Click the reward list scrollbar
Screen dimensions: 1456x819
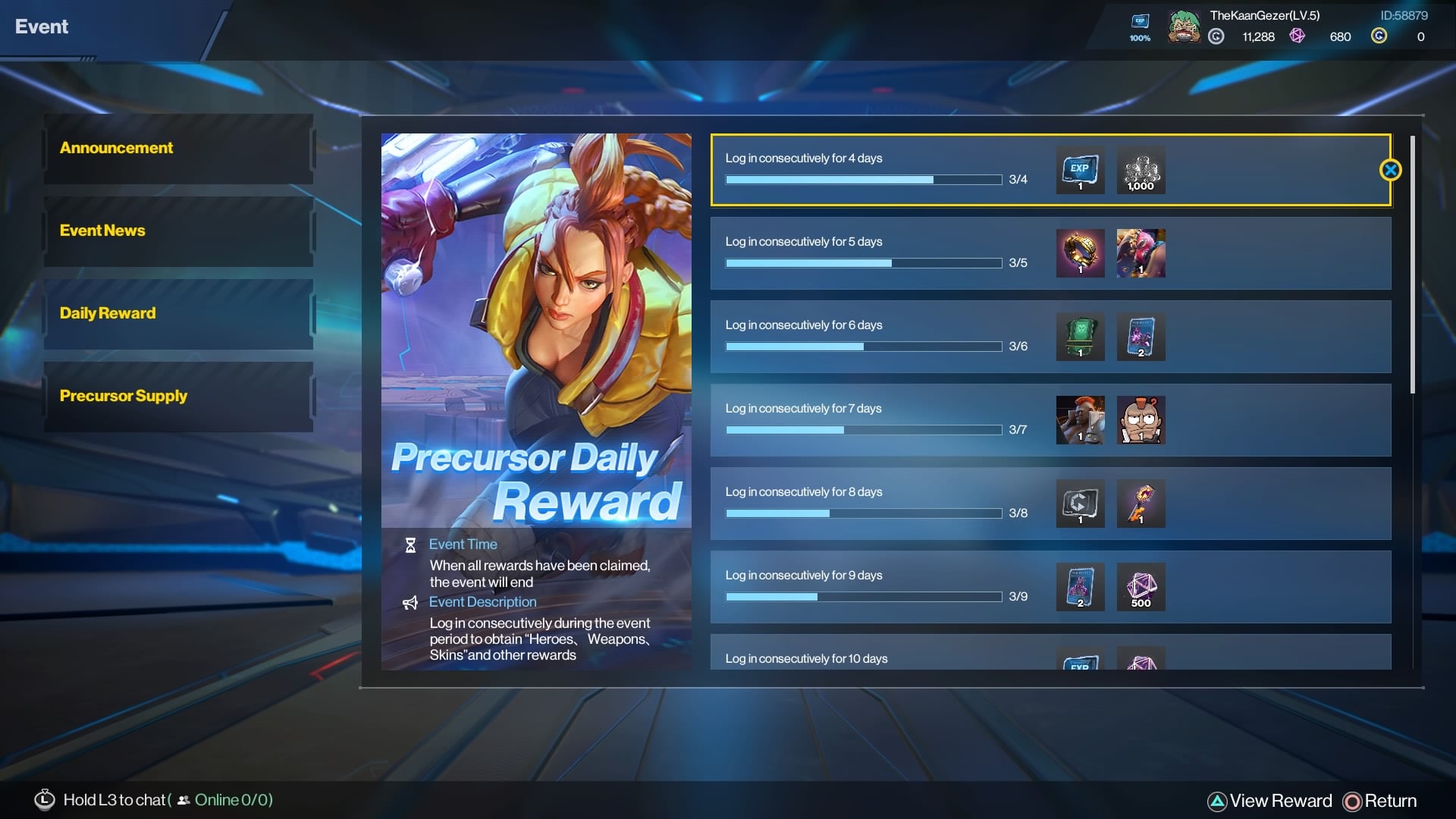tap(1412, 265)
